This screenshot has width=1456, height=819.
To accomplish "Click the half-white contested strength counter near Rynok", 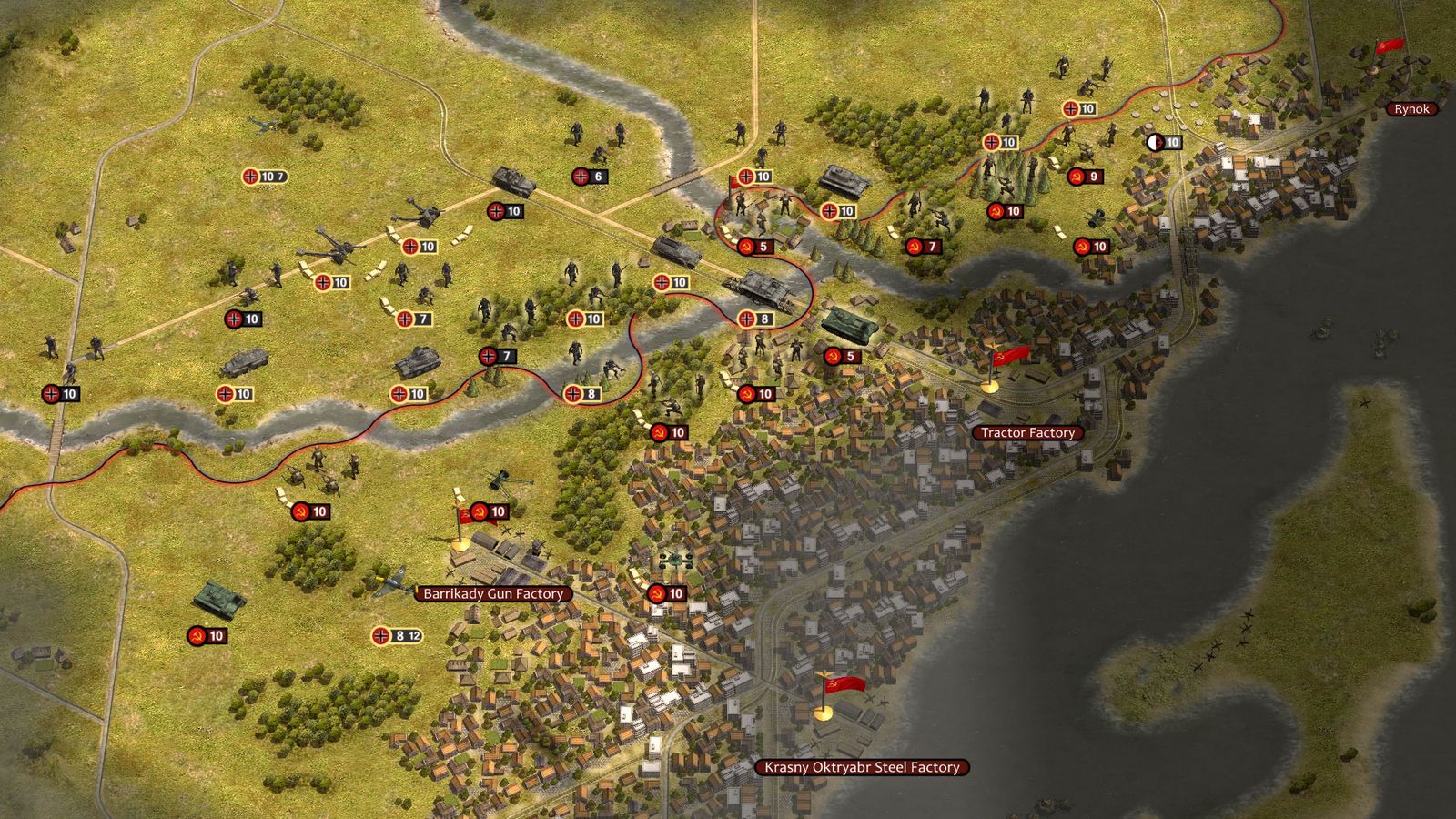I will pos(1156,143).
